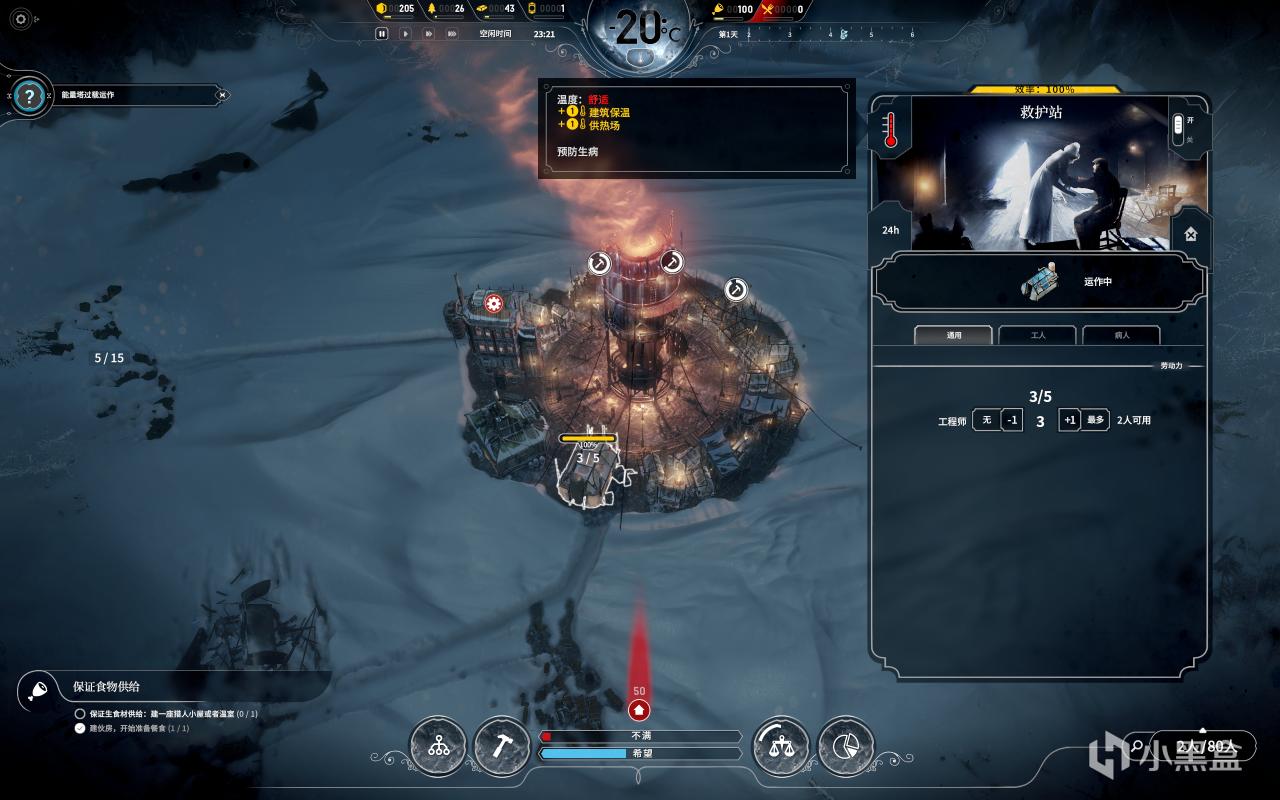The width and height of the screenshot is (1280, 800).
Task: Open the hammer build menu
Action: 502,746
